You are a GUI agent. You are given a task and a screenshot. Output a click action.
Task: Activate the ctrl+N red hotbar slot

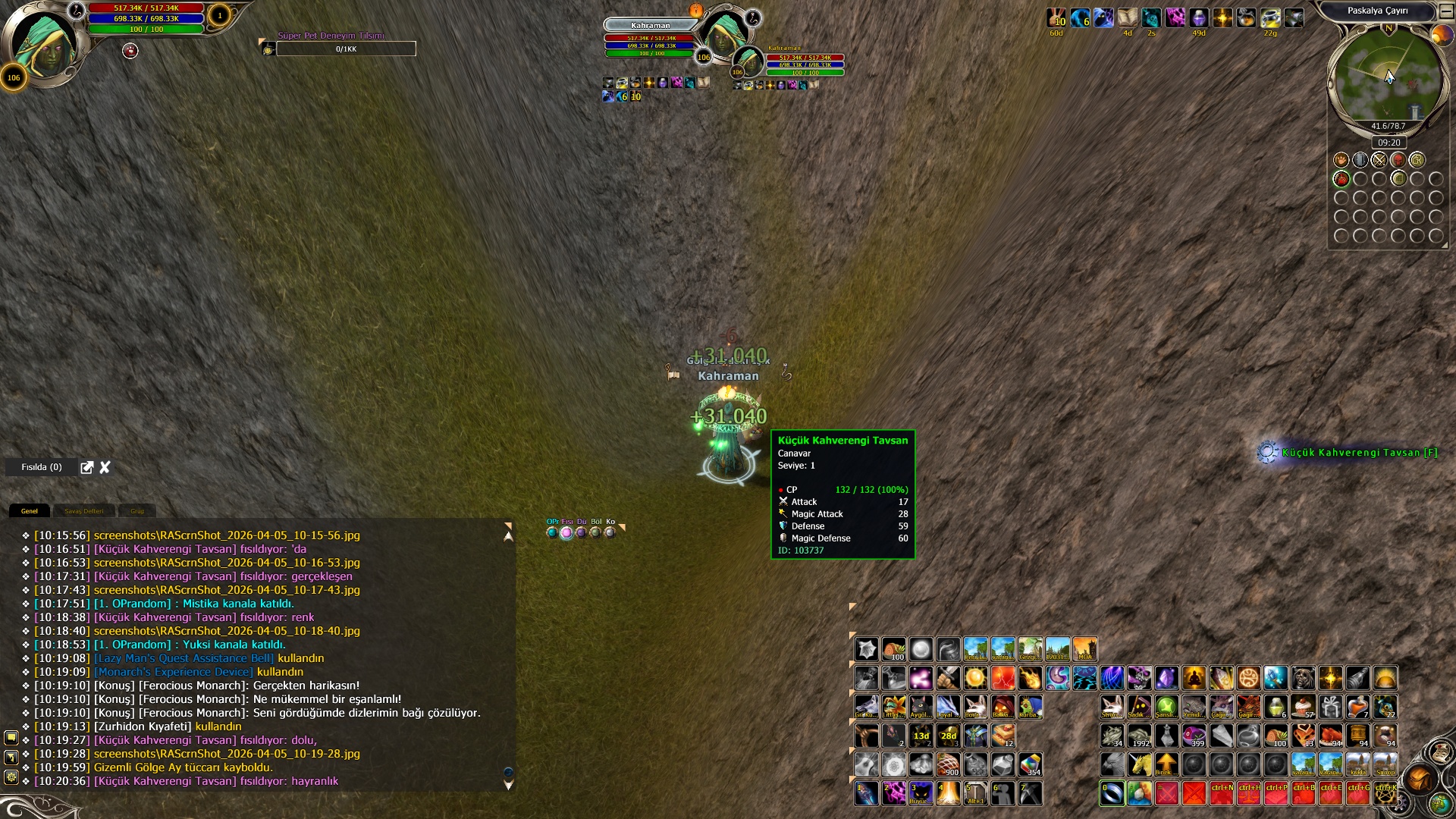coord(1221,793)
